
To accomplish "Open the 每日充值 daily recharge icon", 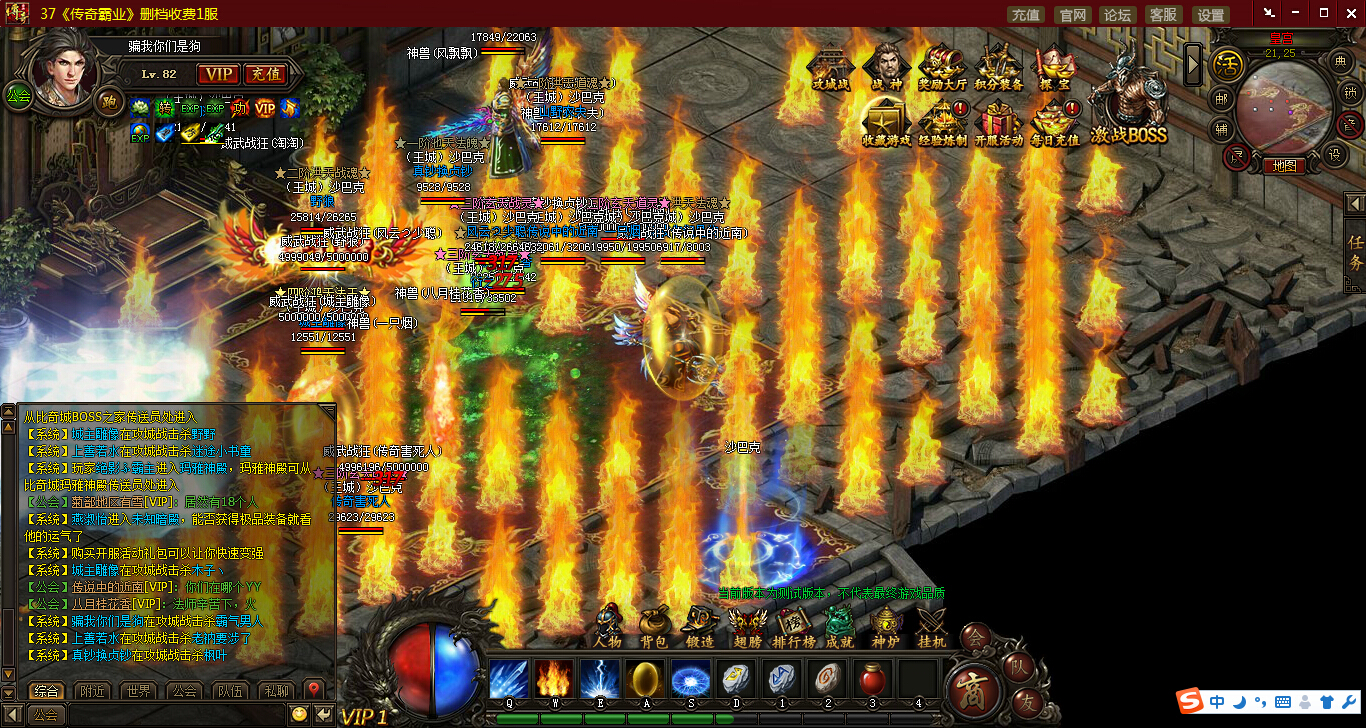I will (1054, 122).
